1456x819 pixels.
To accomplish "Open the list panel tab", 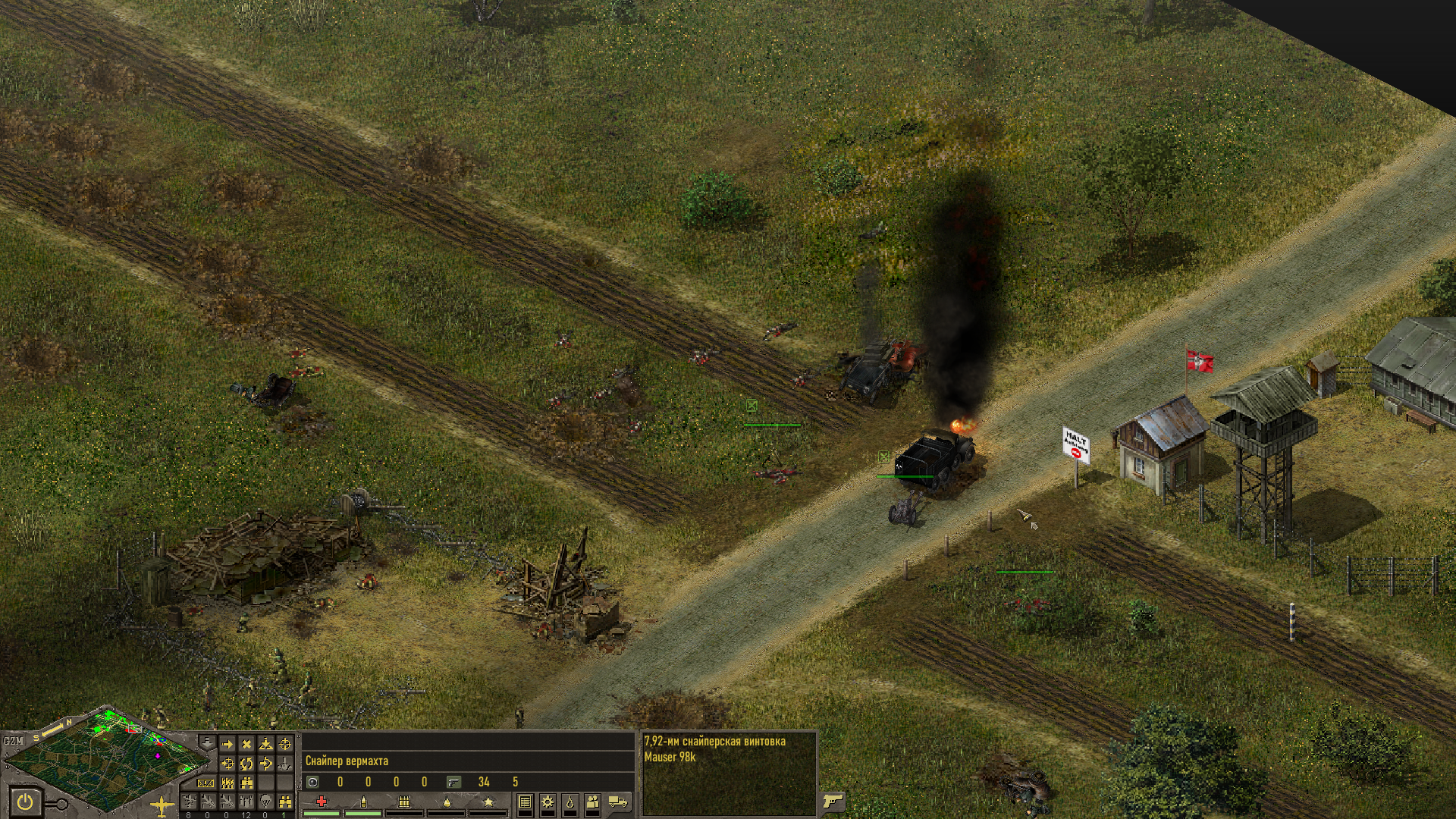I will click(525, 802).
